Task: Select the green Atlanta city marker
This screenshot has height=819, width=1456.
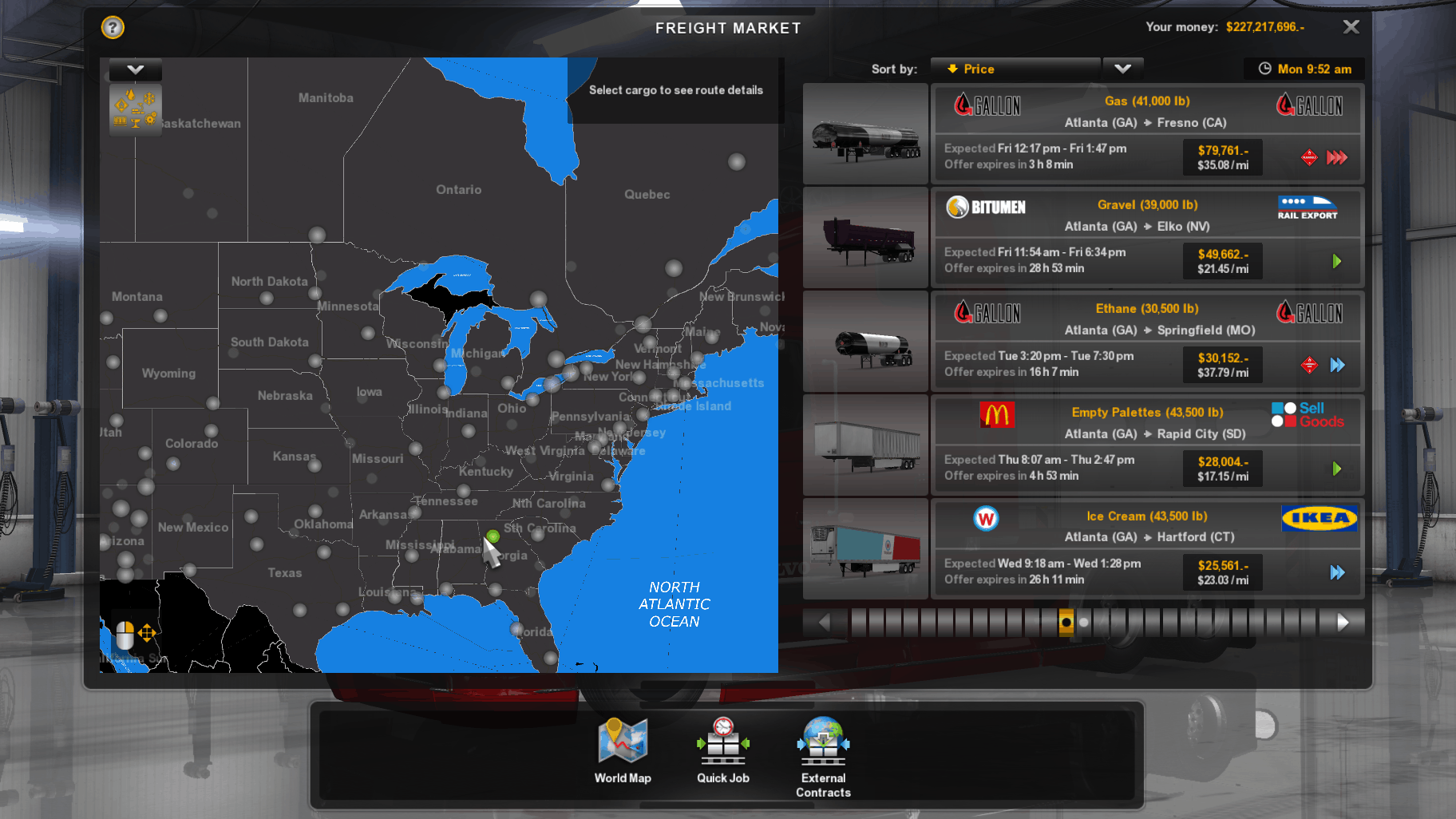Action: [x=493, y=536]
